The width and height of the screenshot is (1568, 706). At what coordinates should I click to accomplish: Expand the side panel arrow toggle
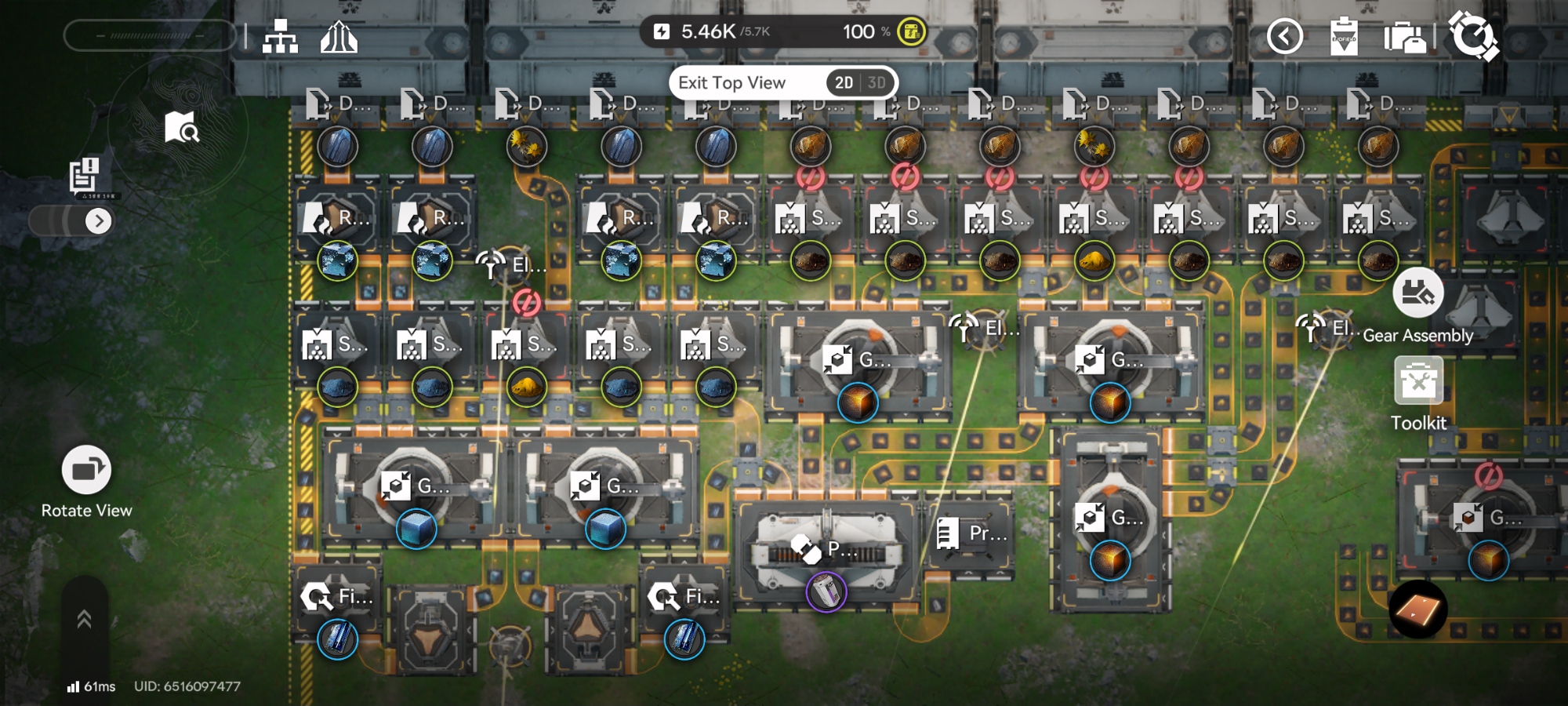point(98,221)
